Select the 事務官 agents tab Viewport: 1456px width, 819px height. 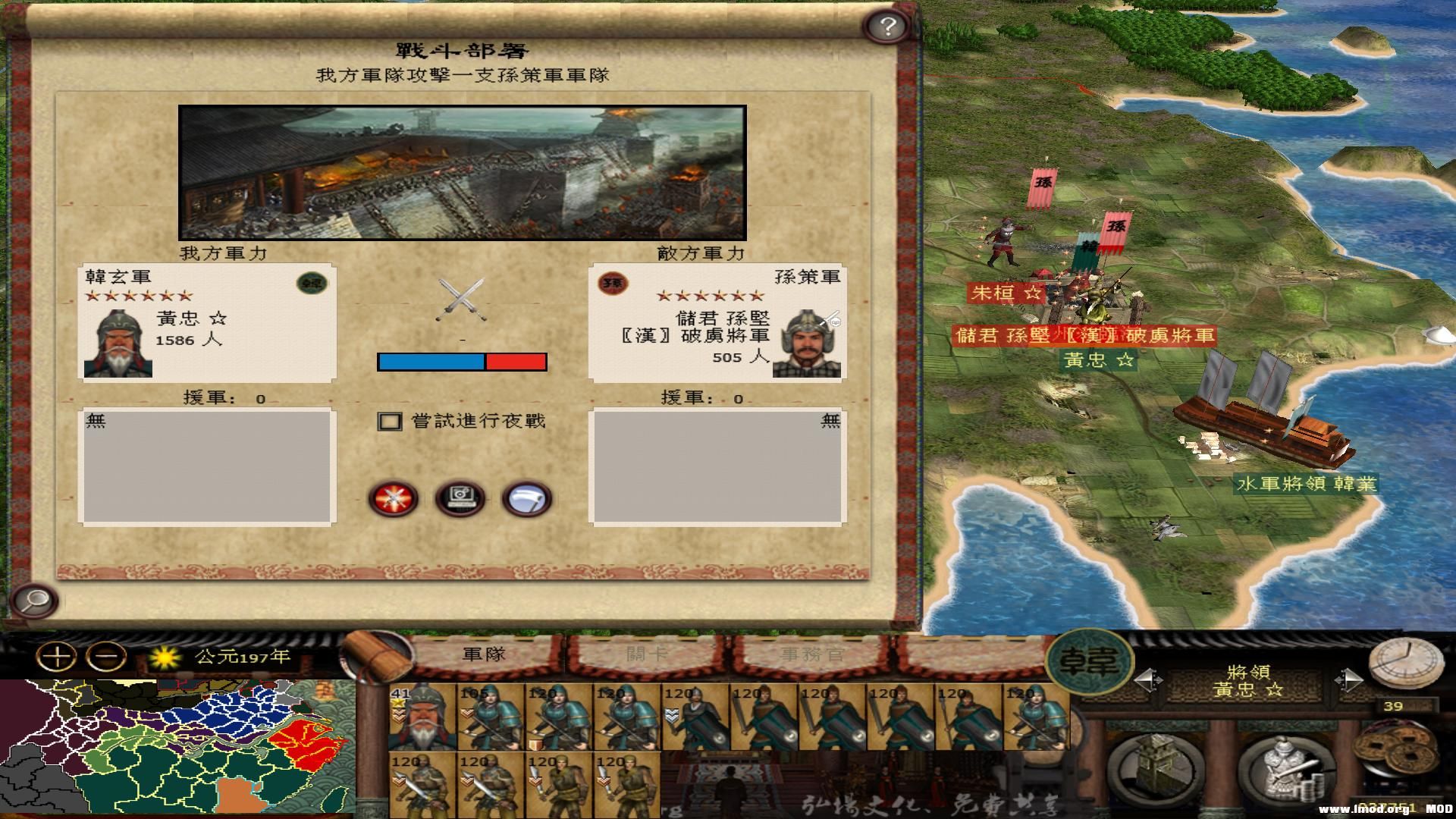(x=811, y=654)
